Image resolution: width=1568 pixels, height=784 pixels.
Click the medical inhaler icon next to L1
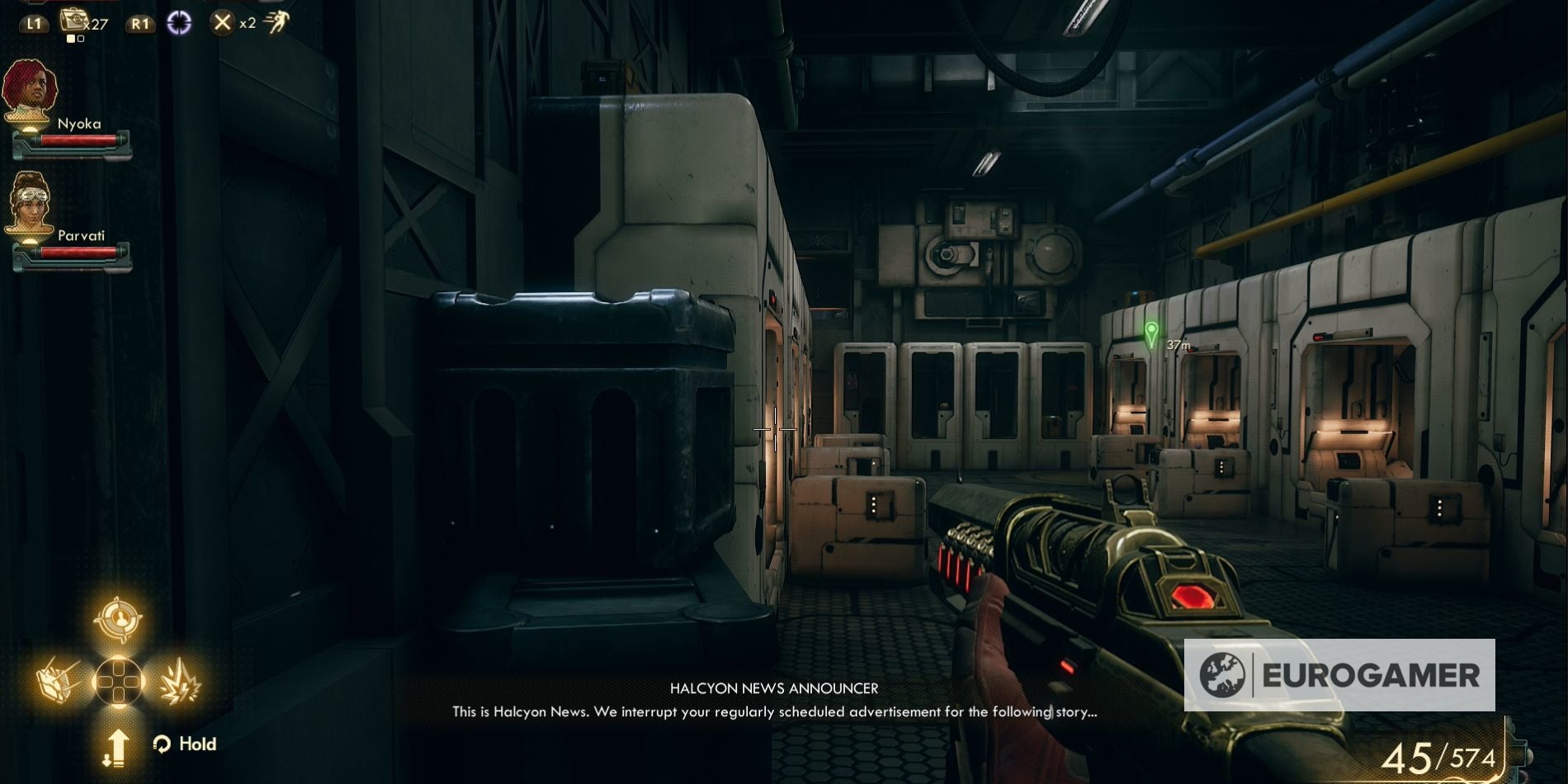coord(74,22)
